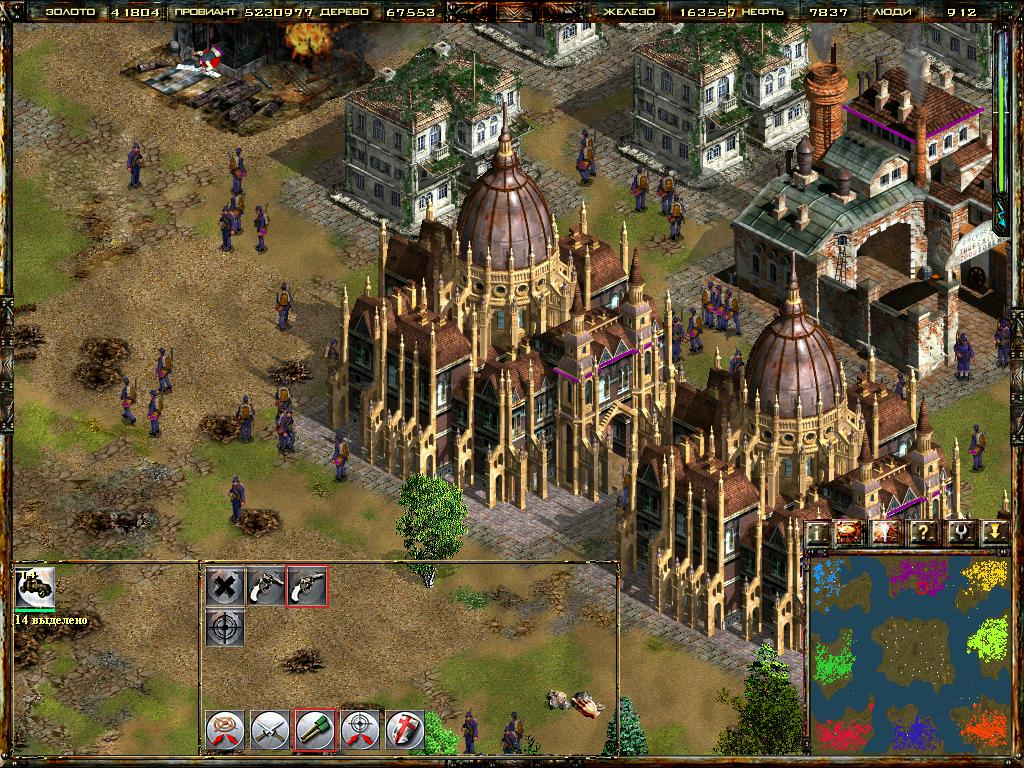Click the red cross shield button
This screenshot has height=768, width=1024.
tap(405, 730)
